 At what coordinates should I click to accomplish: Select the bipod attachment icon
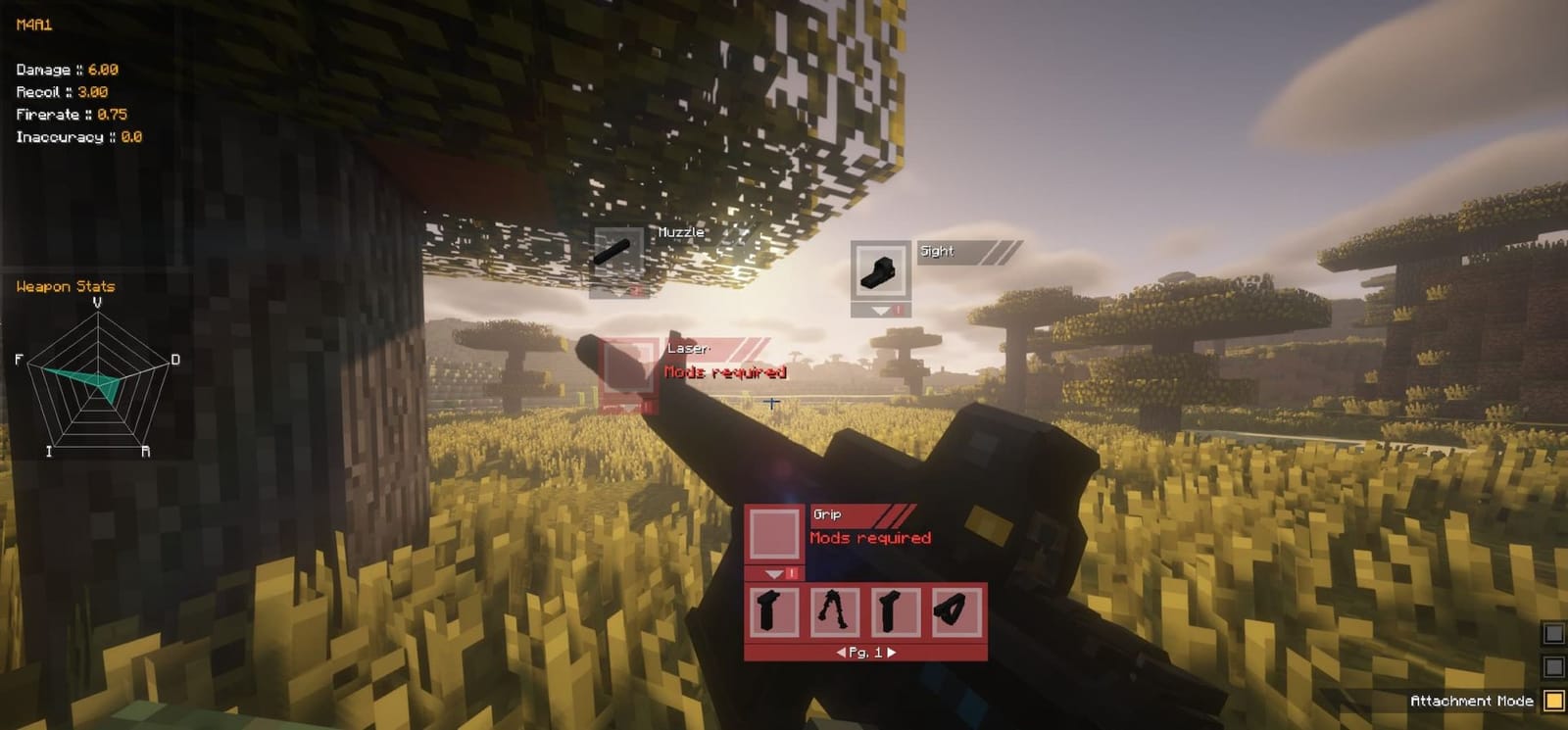(x=832, y=613)
